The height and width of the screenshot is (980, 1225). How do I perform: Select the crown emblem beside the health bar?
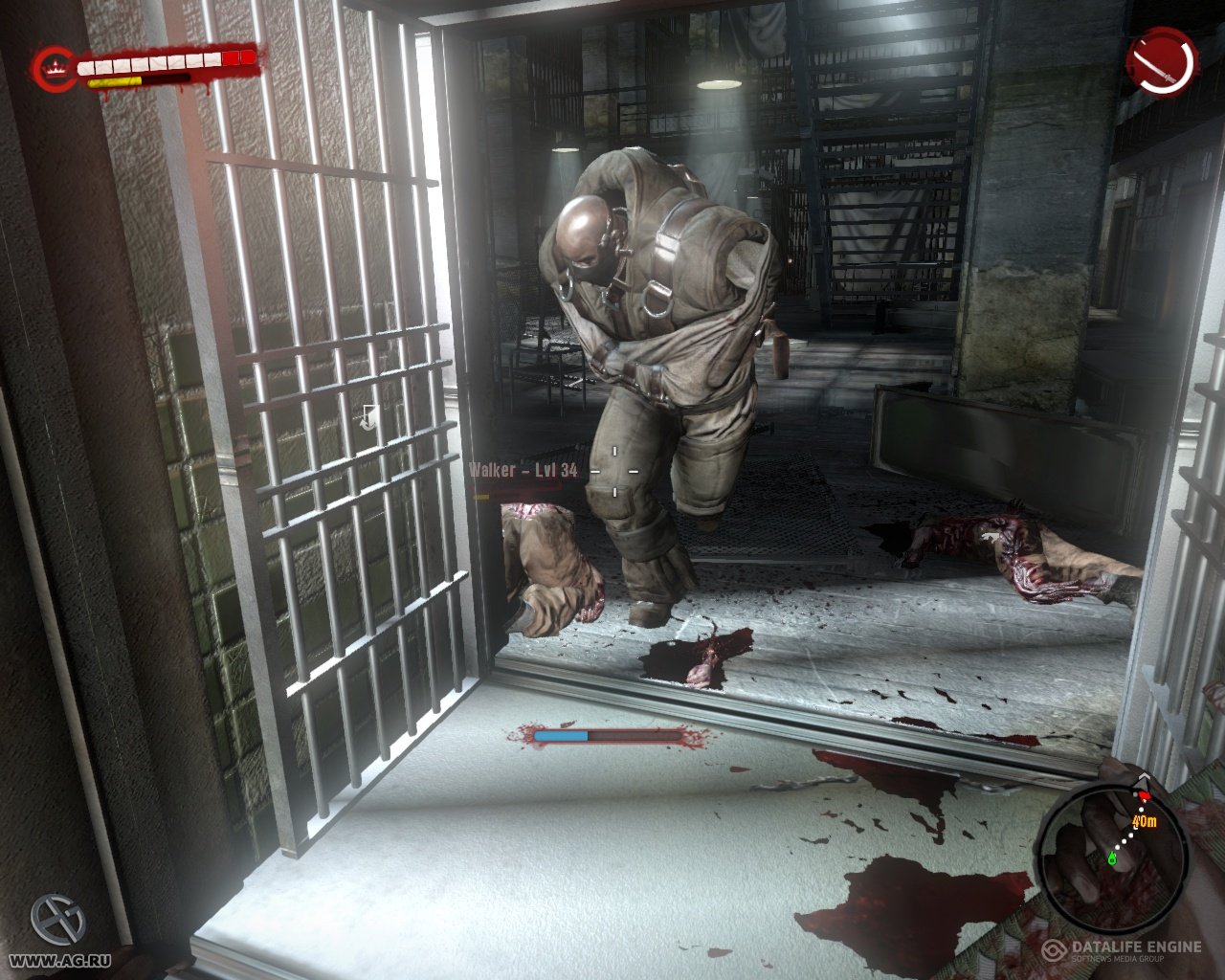pyautogui.click(x=55, y=68)
